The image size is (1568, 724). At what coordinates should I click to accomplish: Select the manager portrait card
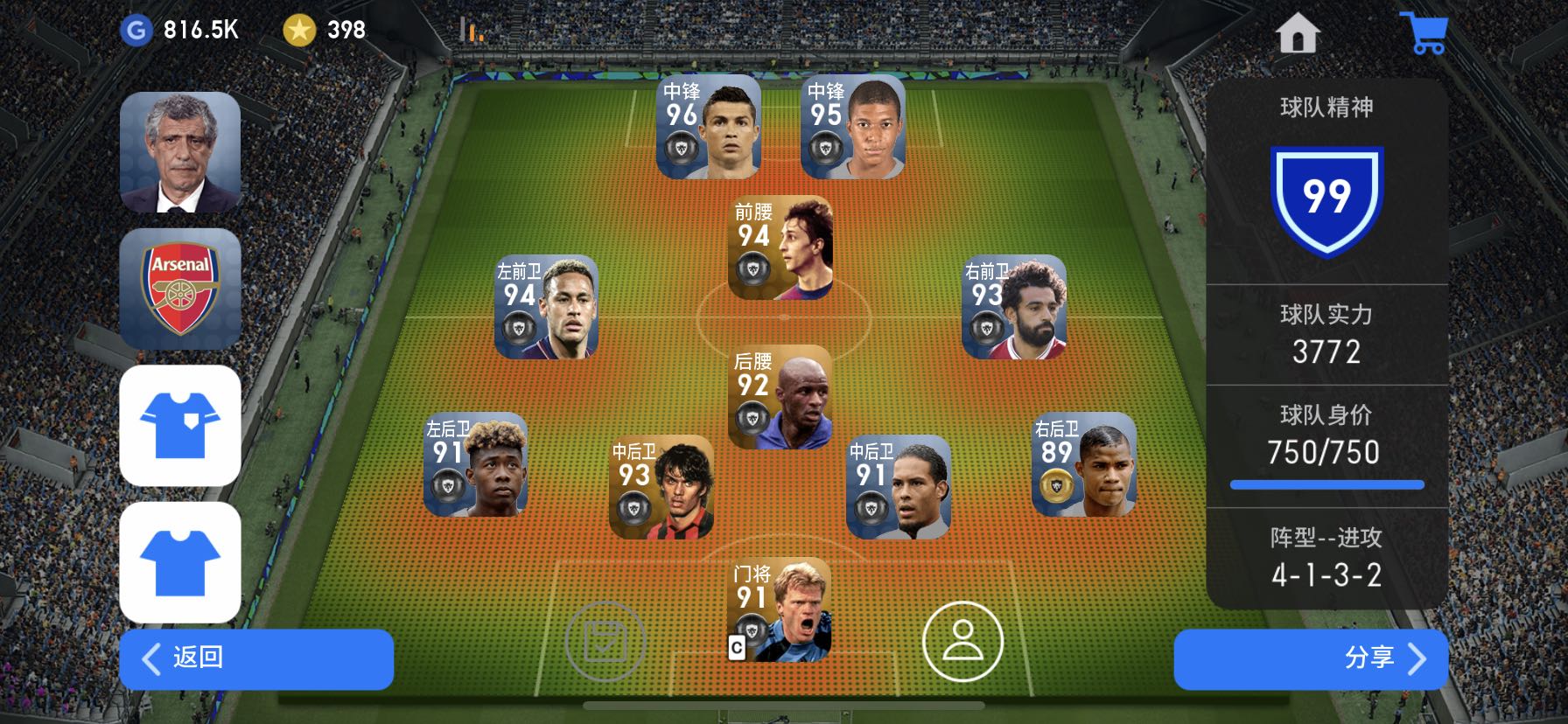tap(180, 152)
